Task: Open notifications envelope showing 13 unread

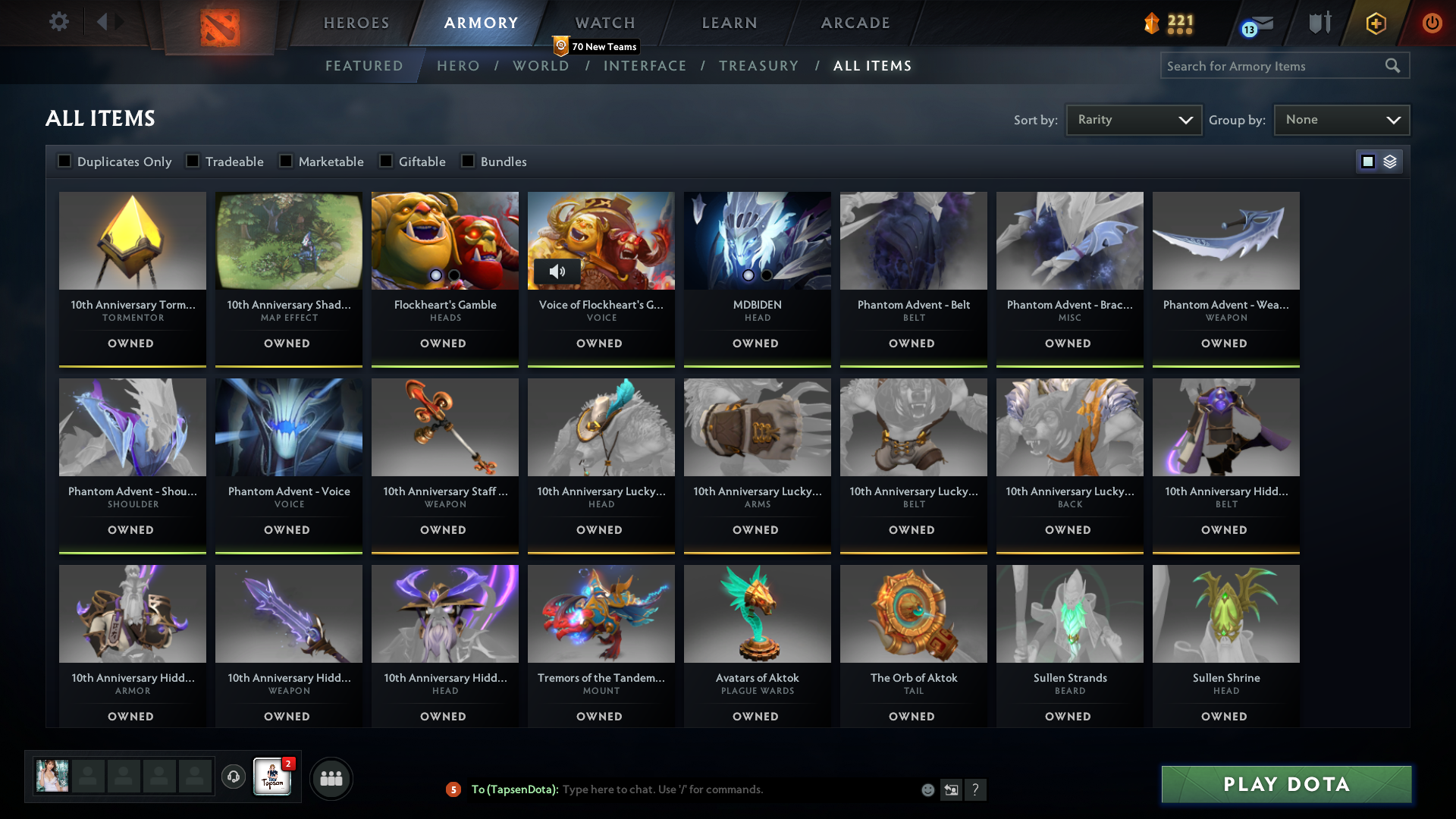Action: tap(1259, 24)
